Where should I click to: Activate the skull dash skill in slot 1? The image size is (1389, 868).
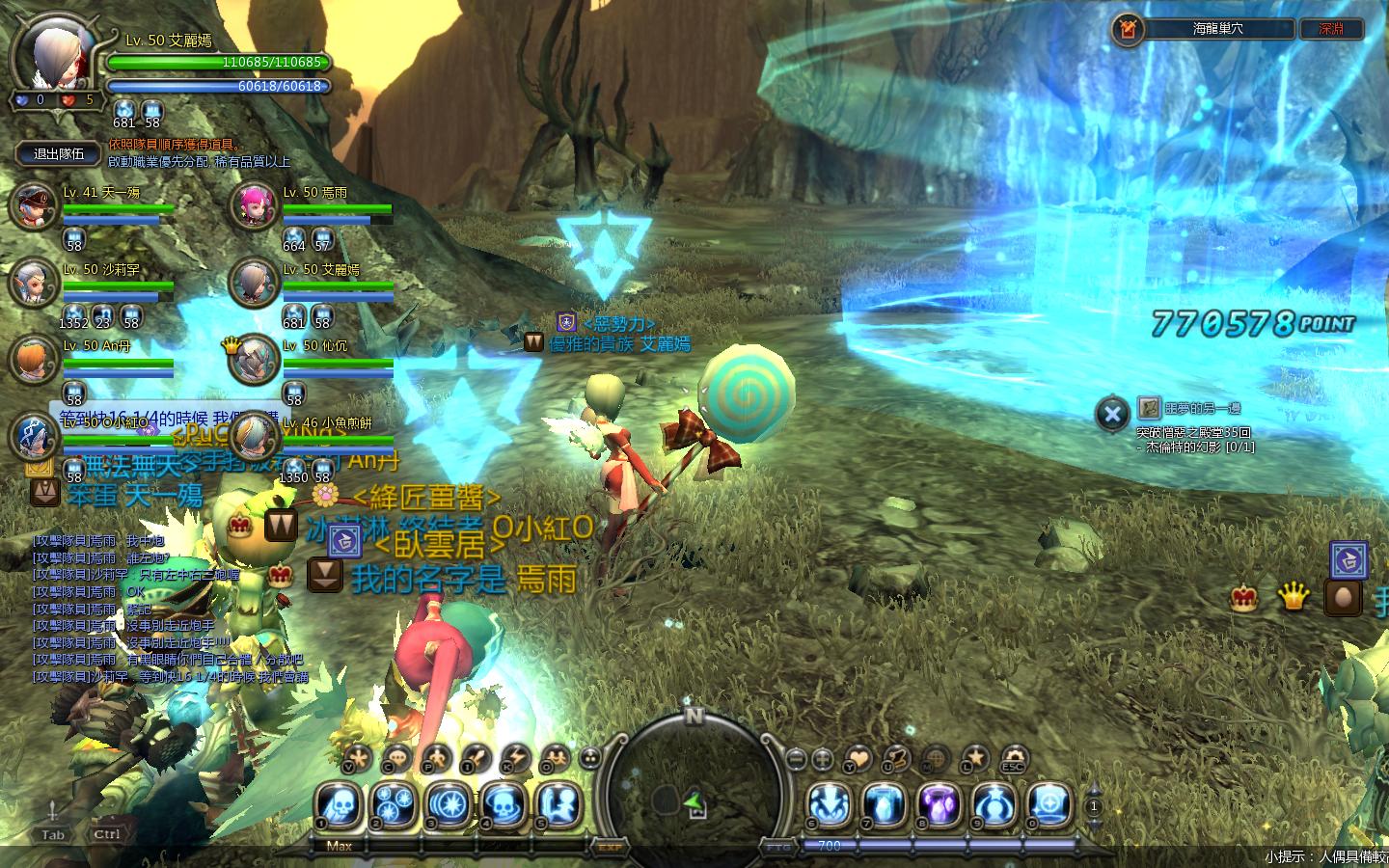pyautogui.click(x=340, y=804)
